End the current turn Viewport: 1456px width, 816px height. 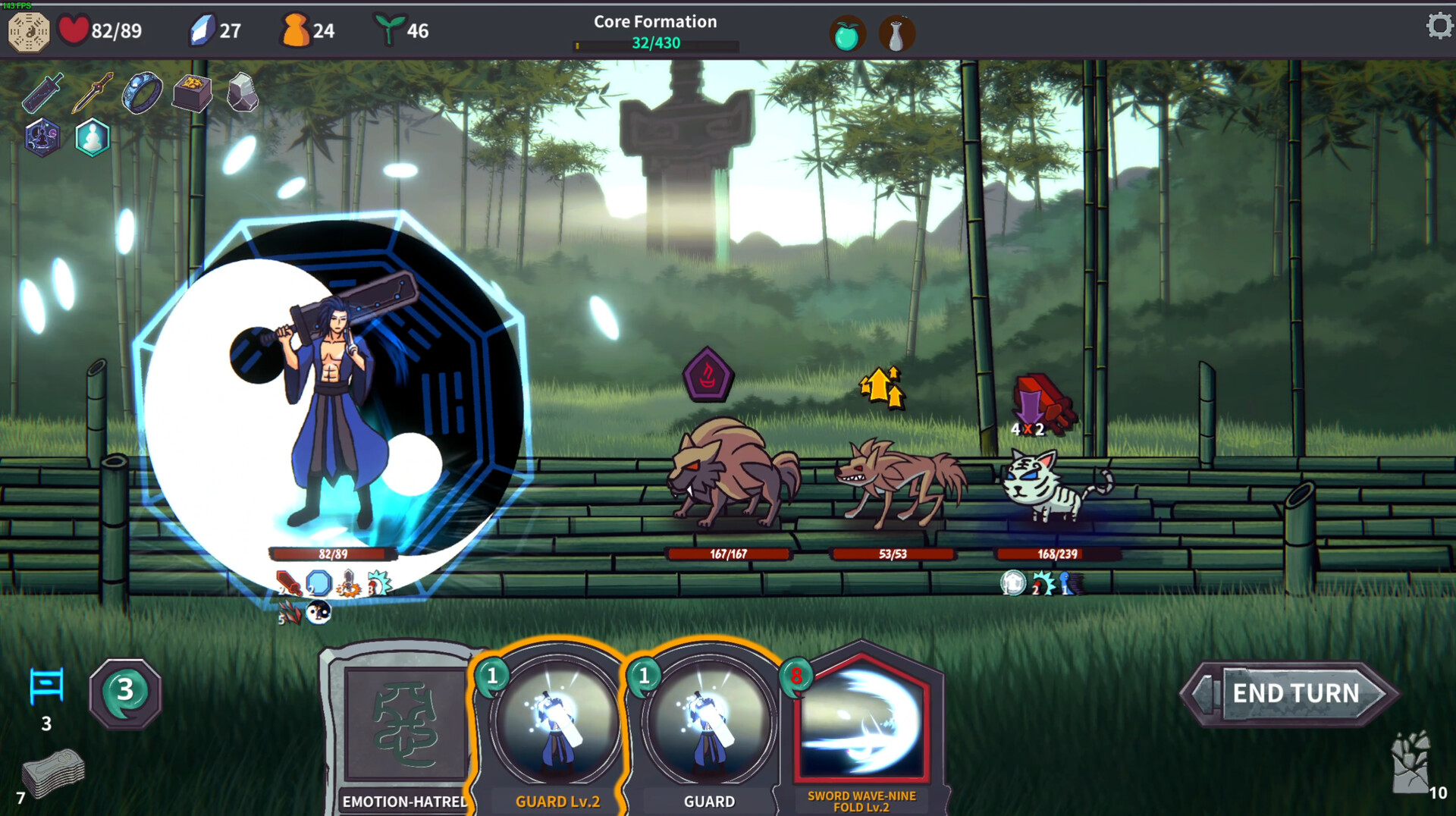point(1295,693)
